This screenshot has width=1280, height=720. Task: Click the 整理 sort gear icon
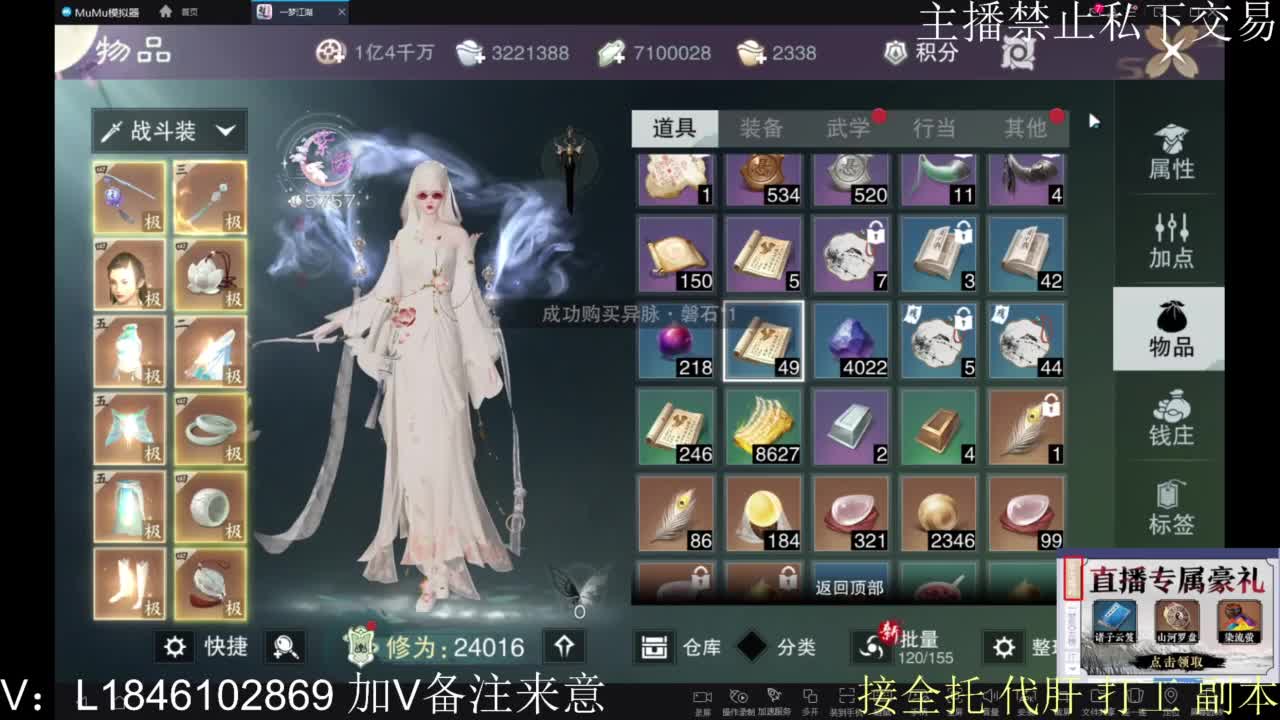coord(1003,648)
